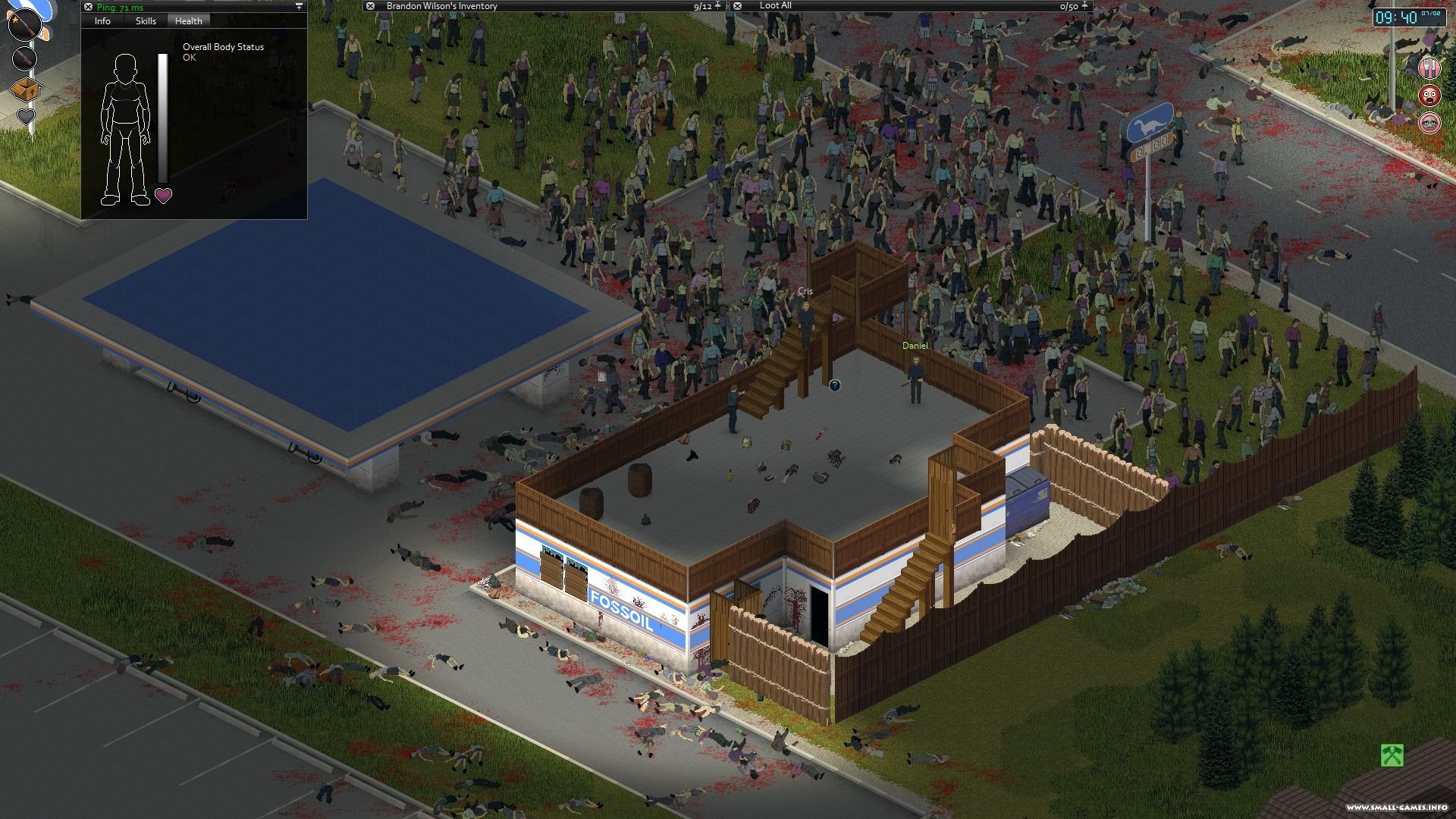Open the cardboard box inventory icon
The width and height of the screenshot is (1456, 819).
click(x=25, y=89)
